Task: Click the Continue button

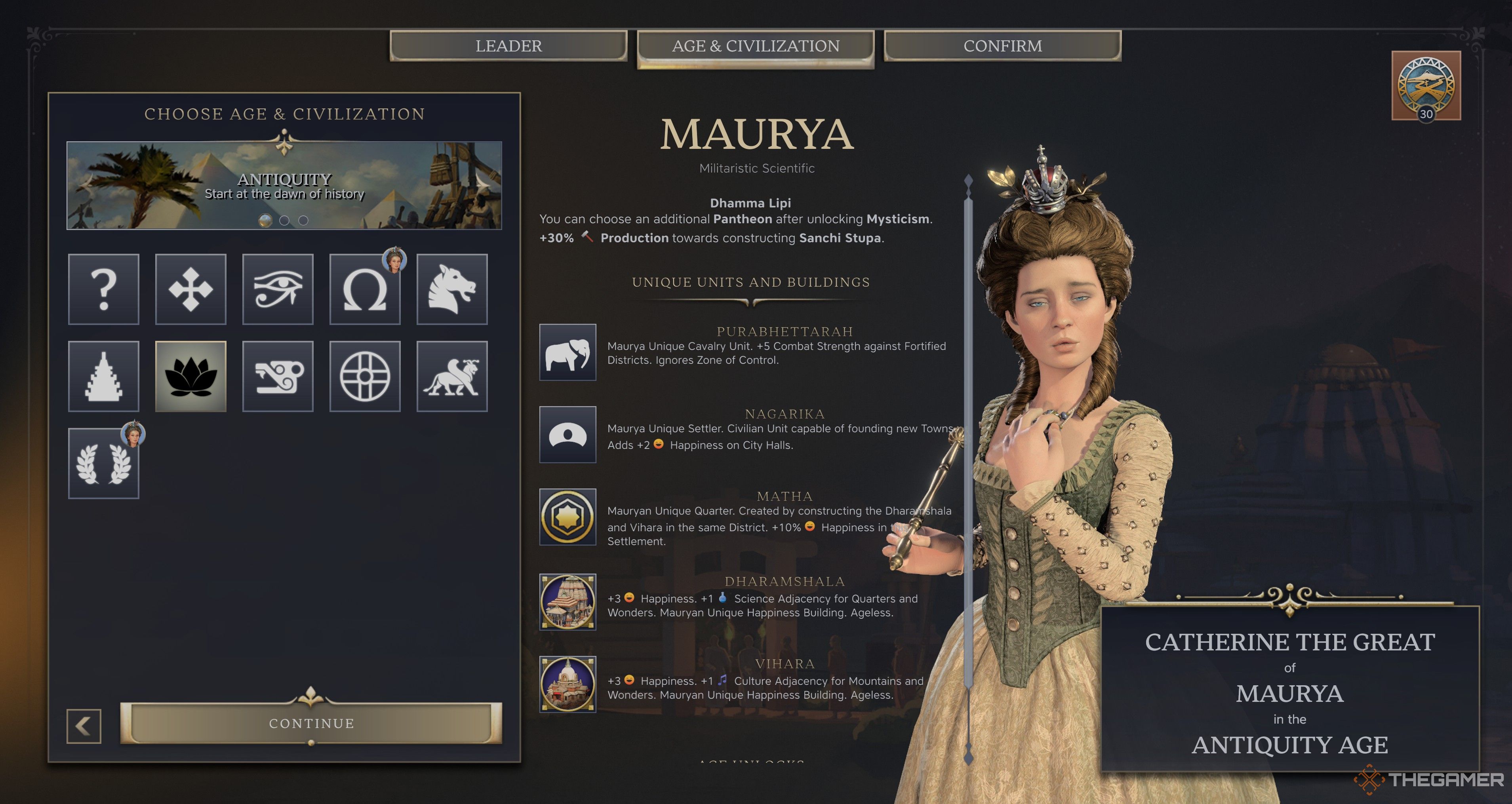Action: (x=311, y=723)
